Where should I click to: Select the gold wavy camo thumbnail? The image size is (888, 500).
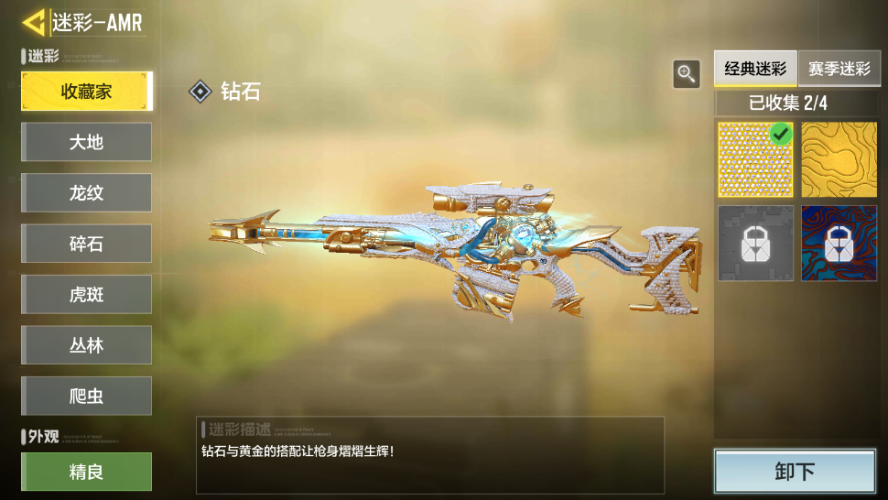[839, 160]
